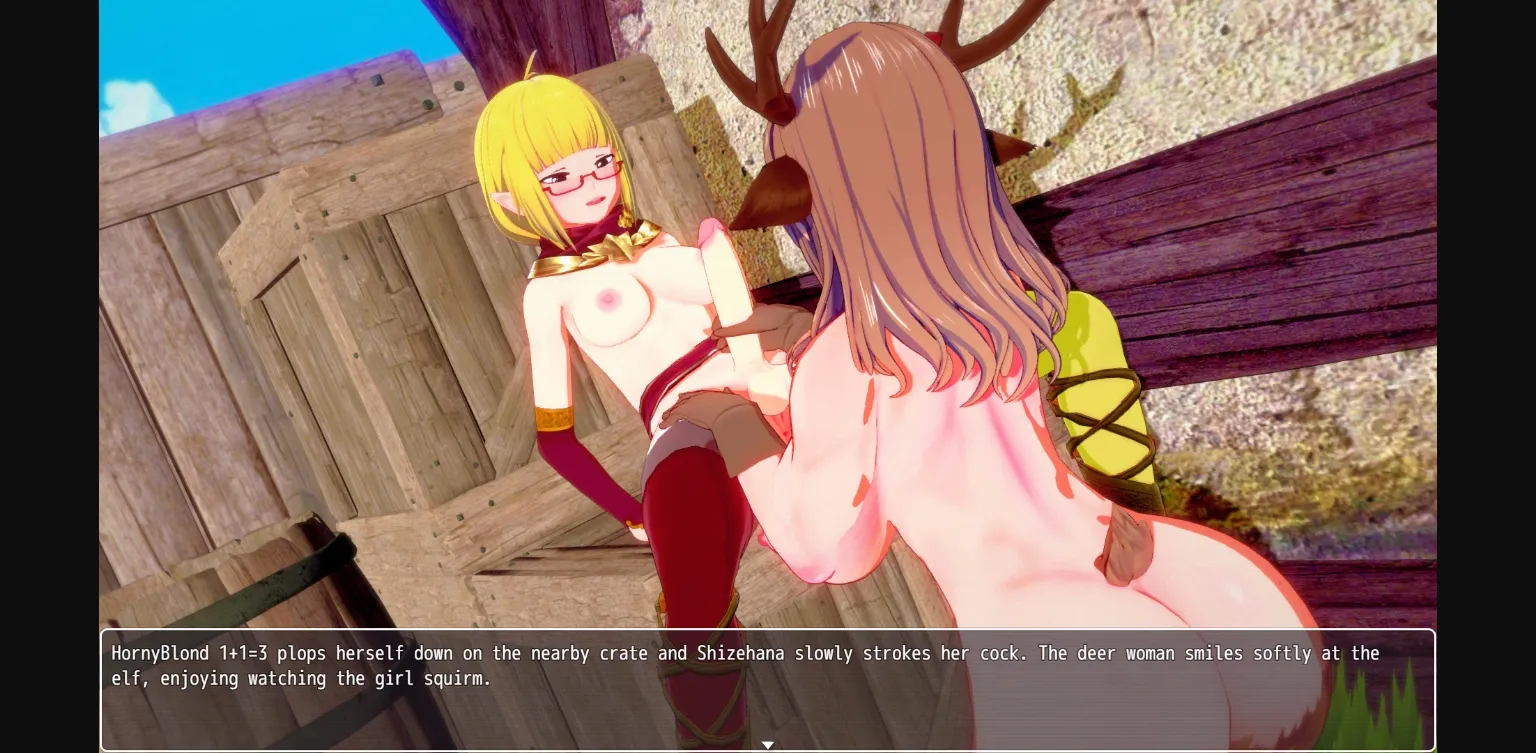Select the name HornyBlond in the dialogue
This screenshot has width=1536, height=753.
tap(160, 653)
